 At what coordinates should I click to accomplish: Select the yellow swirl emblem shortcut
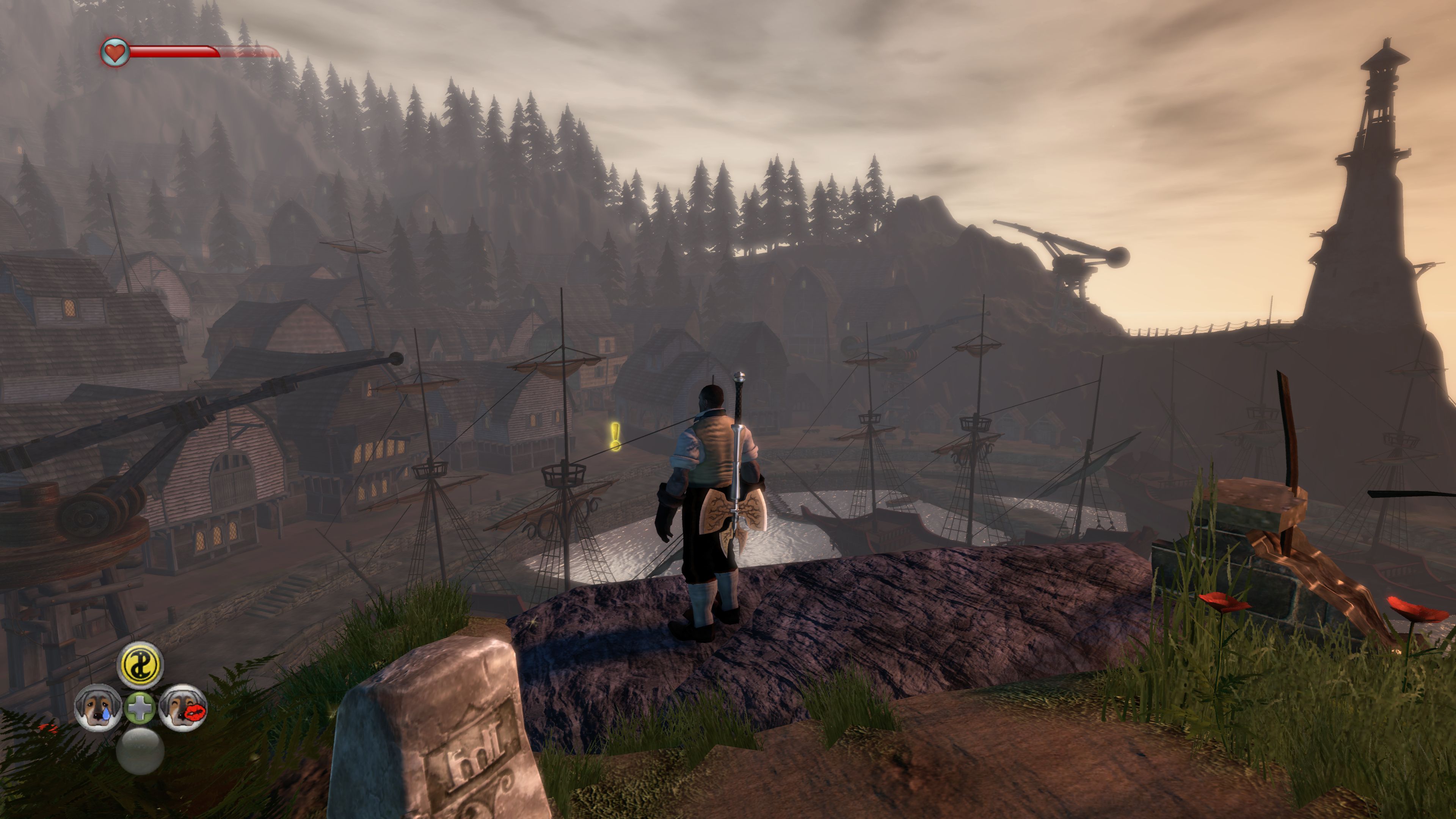(x=140, y=665)
